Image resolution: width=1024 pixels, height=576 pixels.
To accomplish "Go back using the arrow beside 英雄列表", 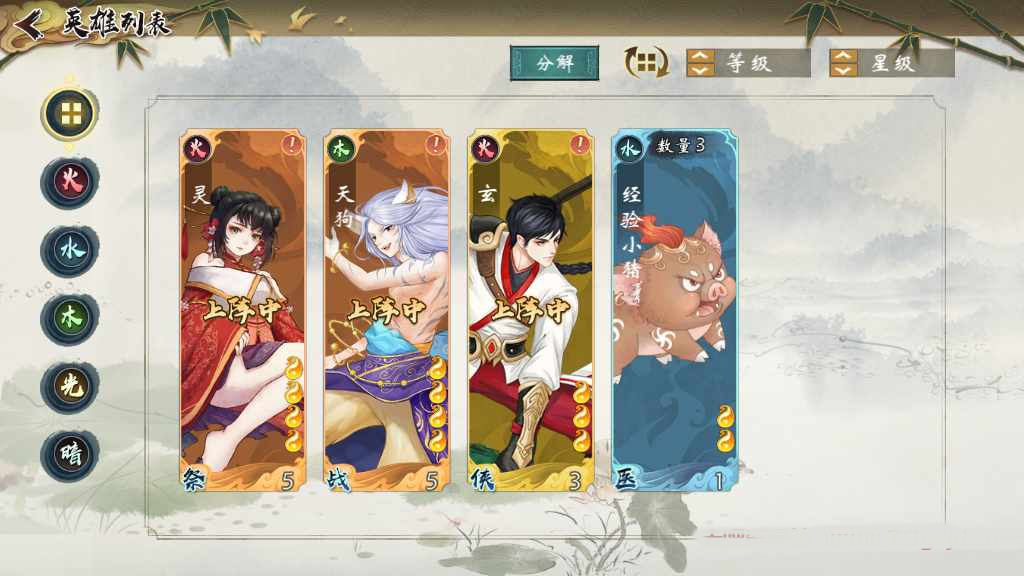I will tap(30, 23).
